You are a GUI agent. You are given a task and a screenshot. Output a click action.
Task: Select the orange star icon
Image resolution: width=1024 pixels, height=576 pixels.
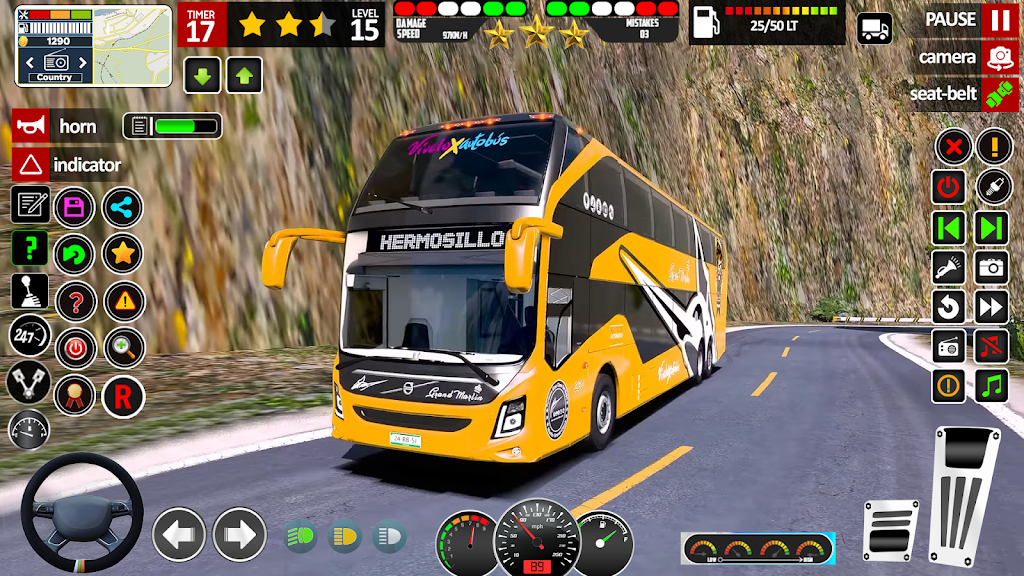click(123, 253)
